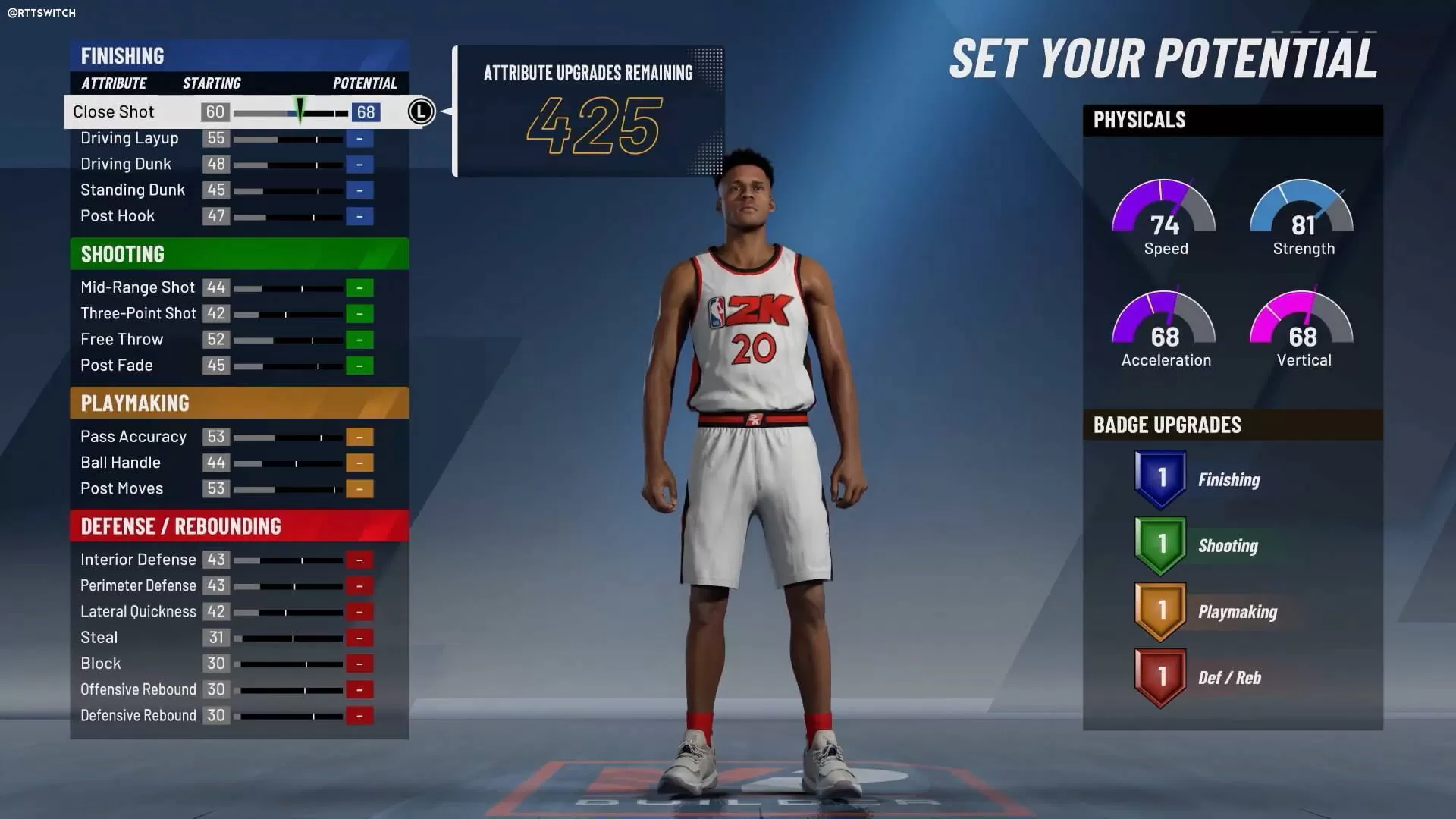Screen dimensions: 1456x819
Task: Select the Post Fade attribute
Action: coord(117,366)
